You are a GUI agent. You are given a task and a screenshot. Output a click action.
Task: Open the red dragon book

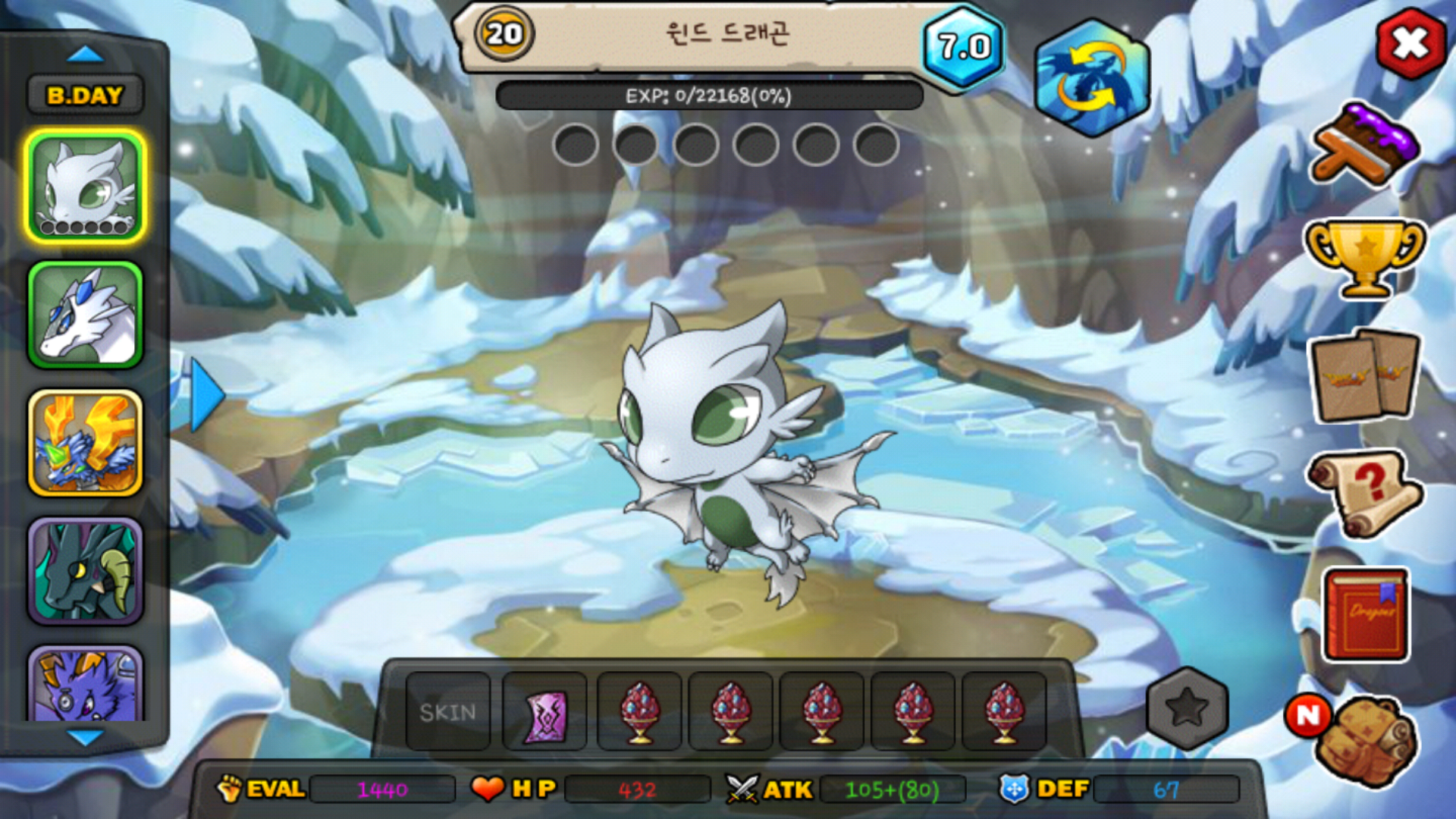point(1367,614)
